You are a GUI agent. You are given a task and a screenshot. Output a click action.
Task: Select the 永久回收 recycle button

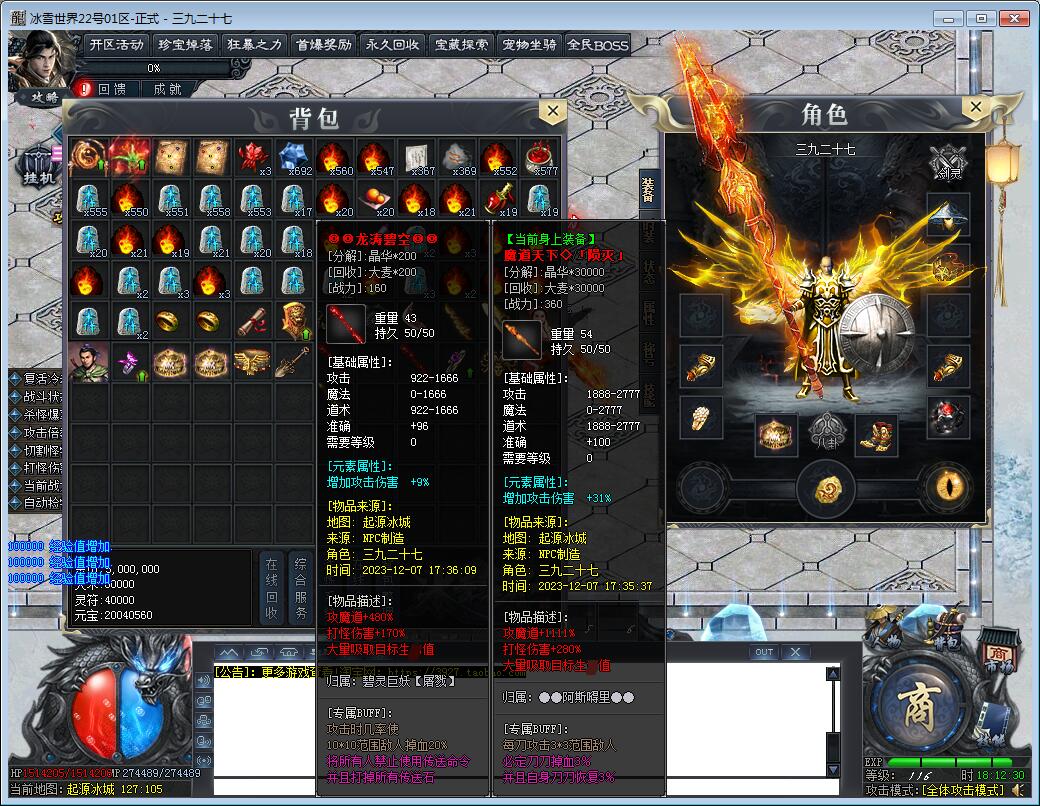click(x=392, y=44)
